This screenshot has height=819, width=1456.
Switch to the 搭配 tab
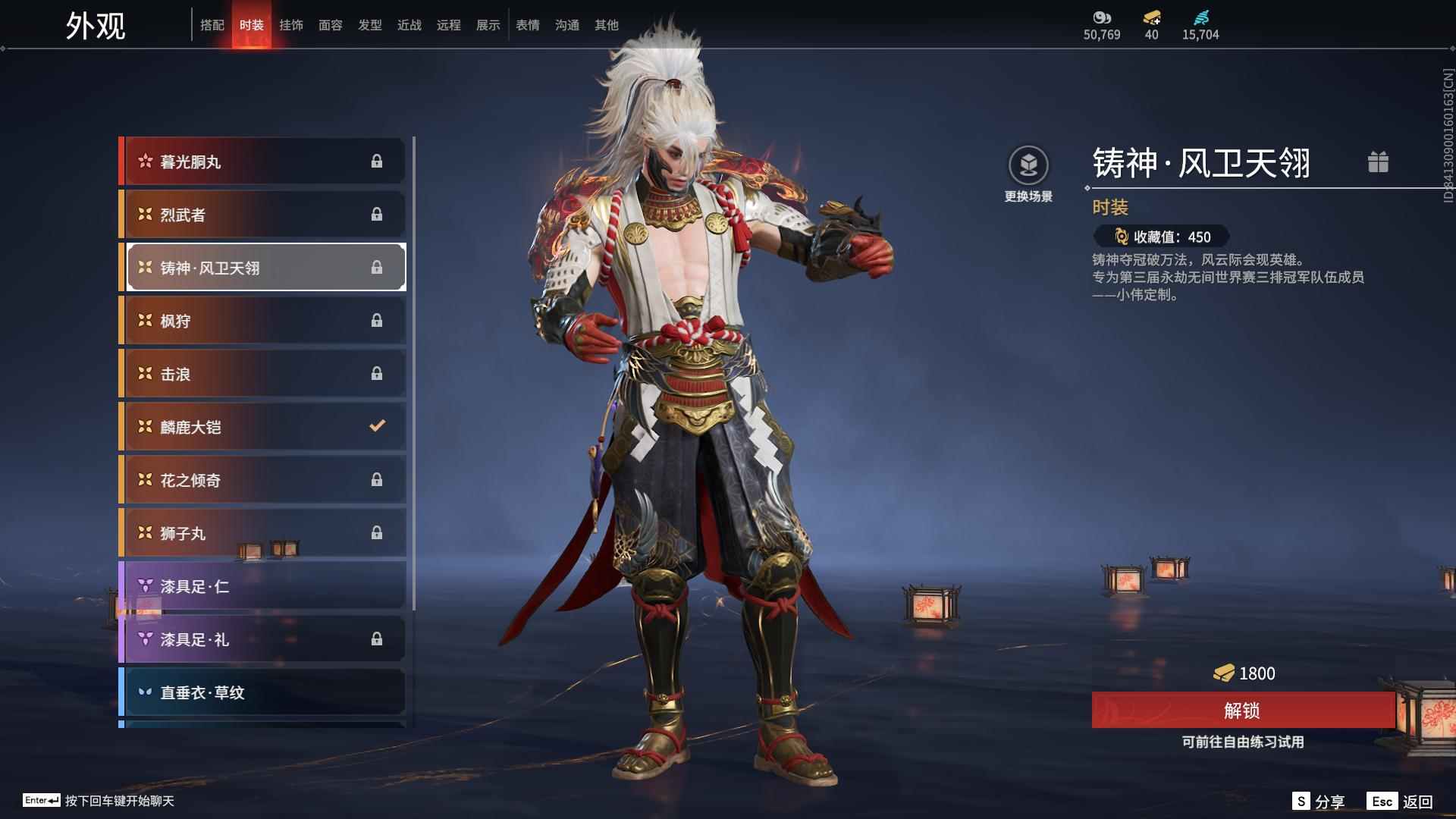coord(213,25)
